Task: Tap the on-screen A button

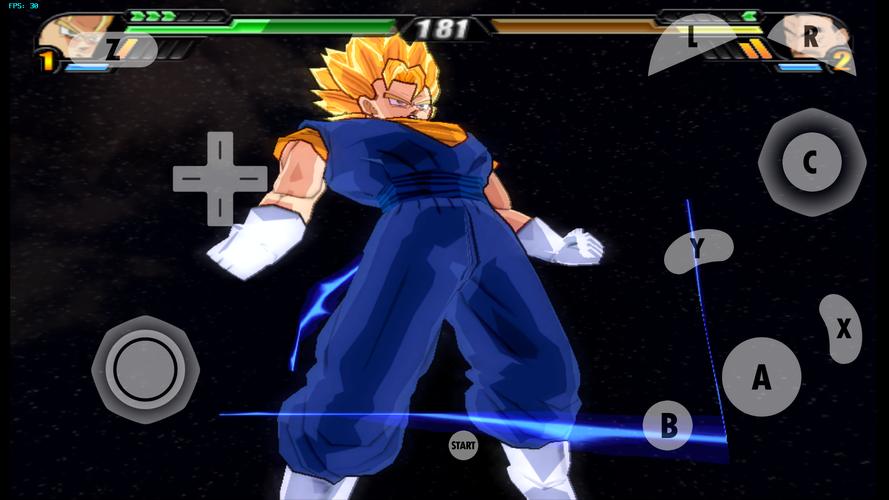Action: [761, 377]
